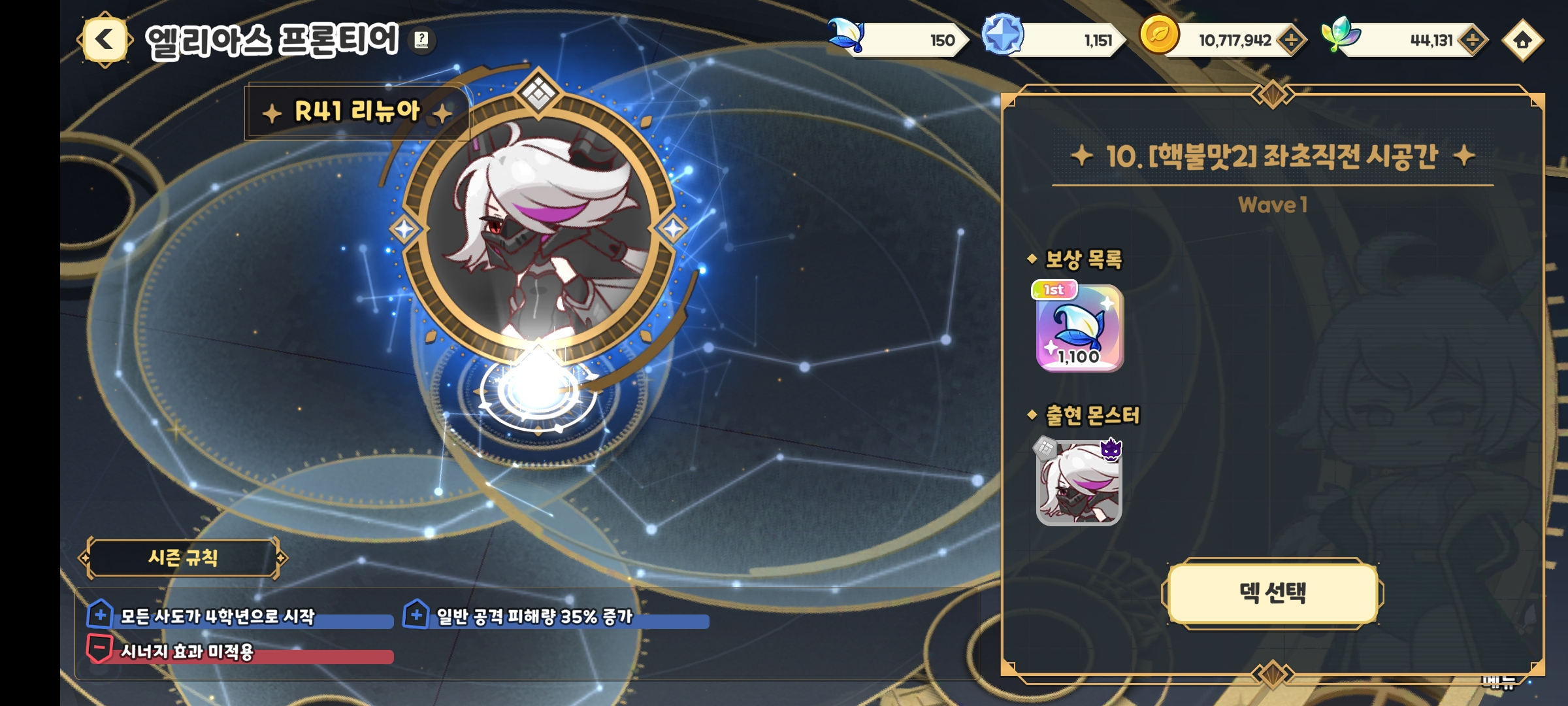This screenshot has width=1568, height=706.
Task: Return home via the house icon
Action: [x=1522, y=41]
